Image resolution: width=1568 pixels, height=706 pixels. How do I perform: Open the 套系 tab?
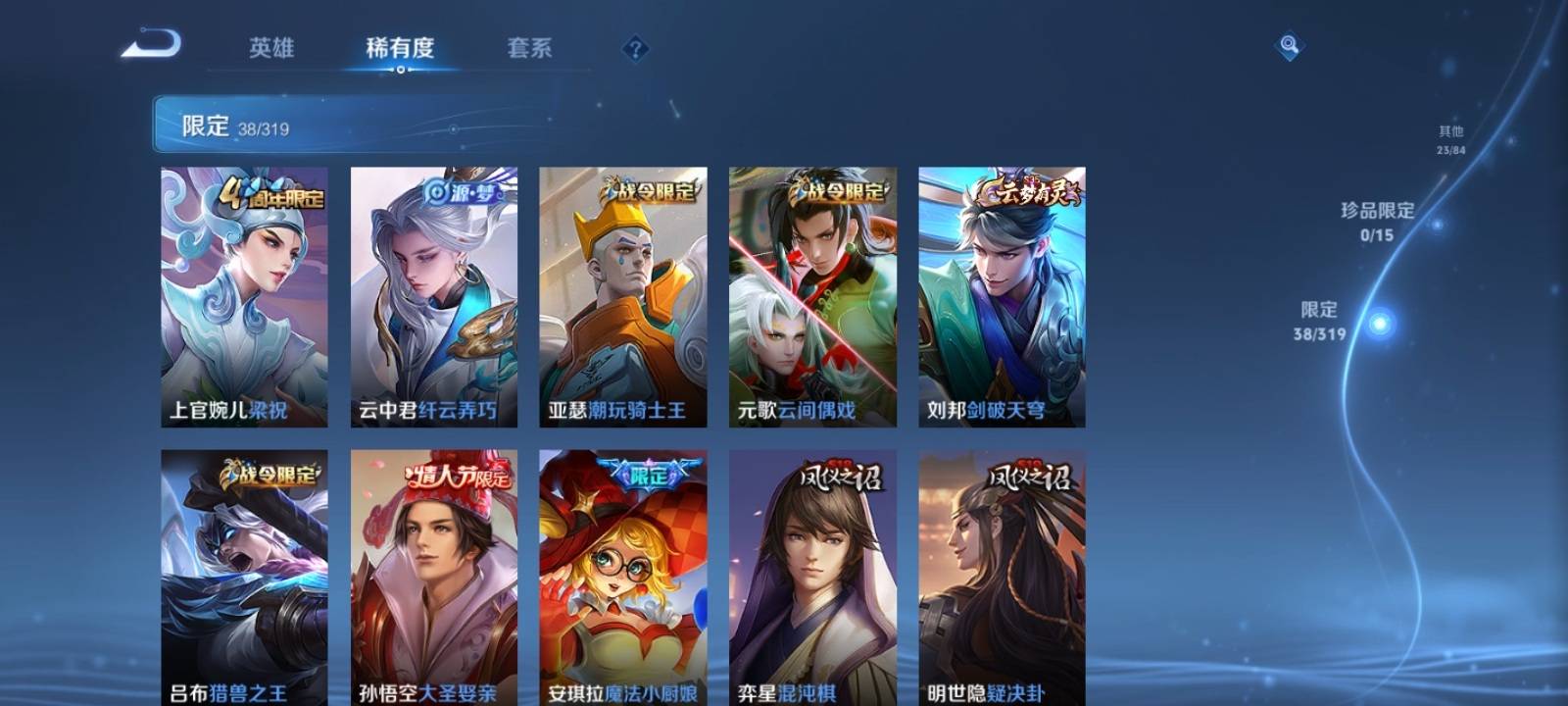click(x=529, y=48)
